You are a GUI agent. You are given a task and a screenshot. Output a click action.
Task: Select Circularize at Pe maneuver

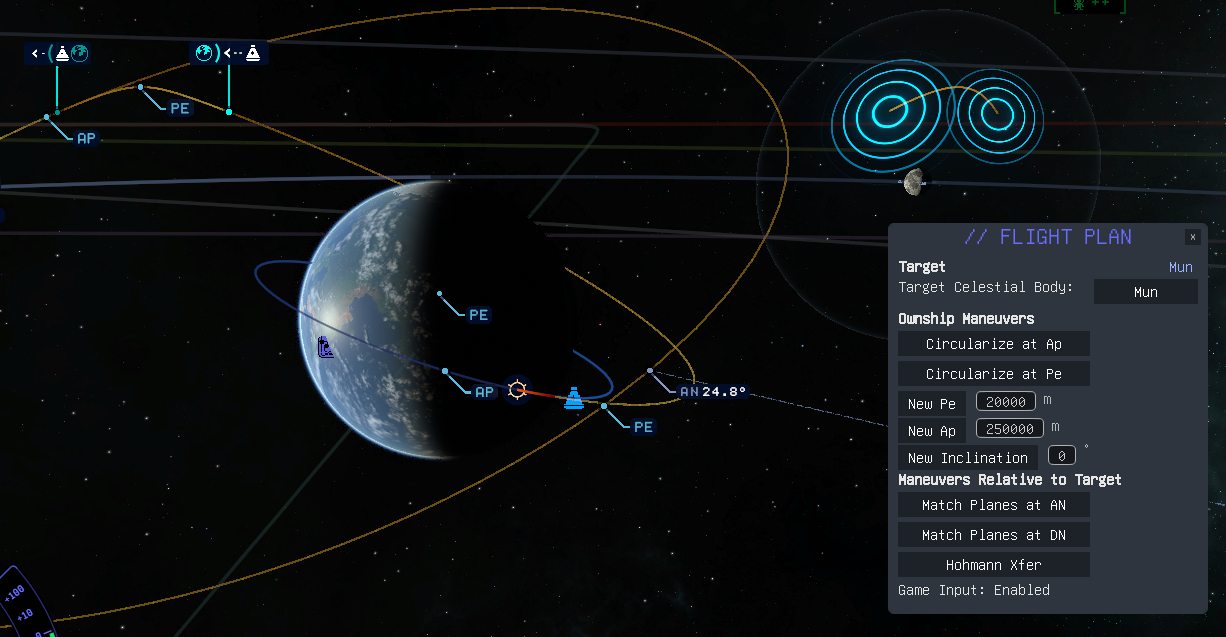tap(993, 374)
